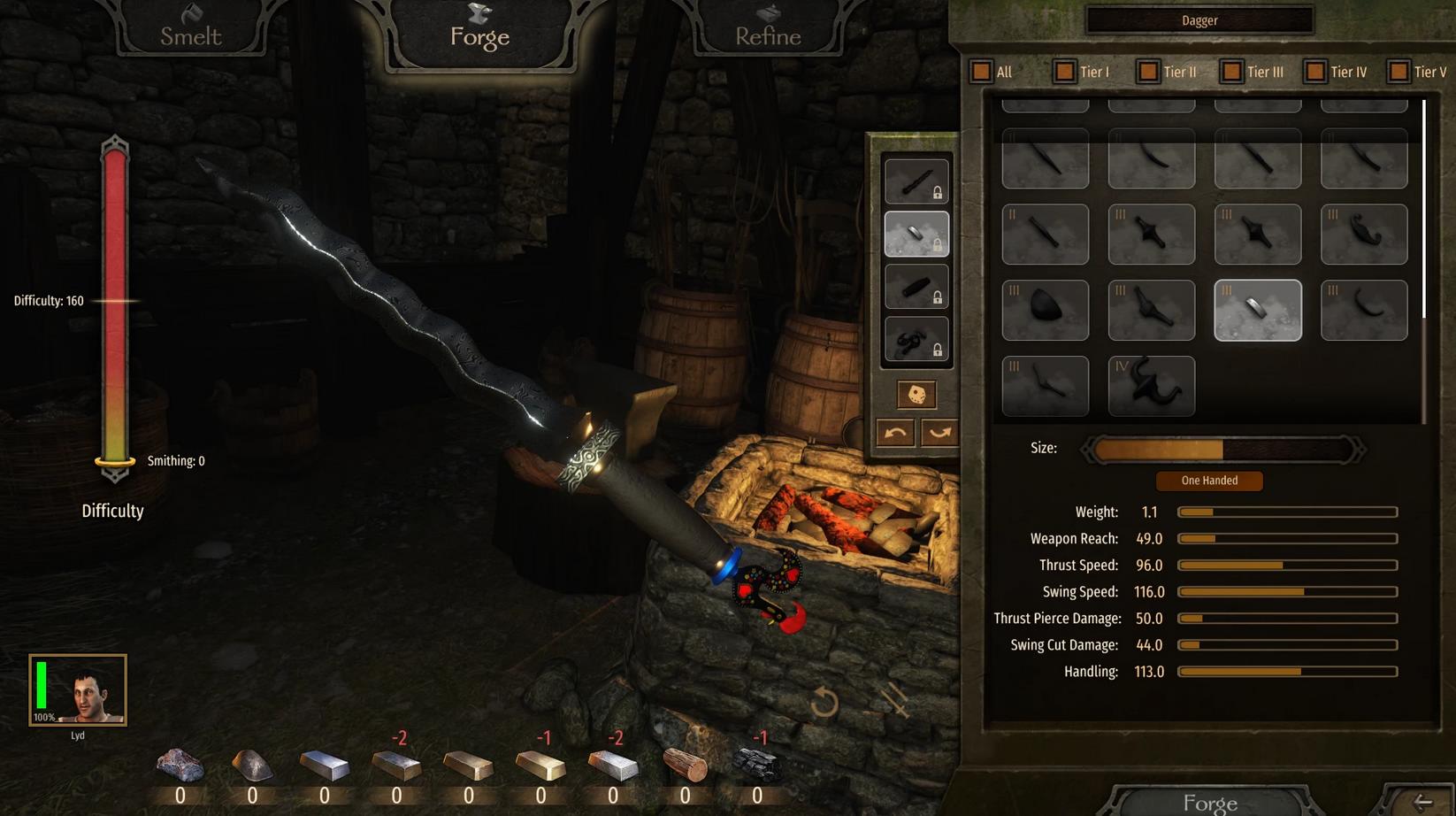1456x816 pixels.
Task: Select the blade part category slot
Action: [x=916, y=181]
